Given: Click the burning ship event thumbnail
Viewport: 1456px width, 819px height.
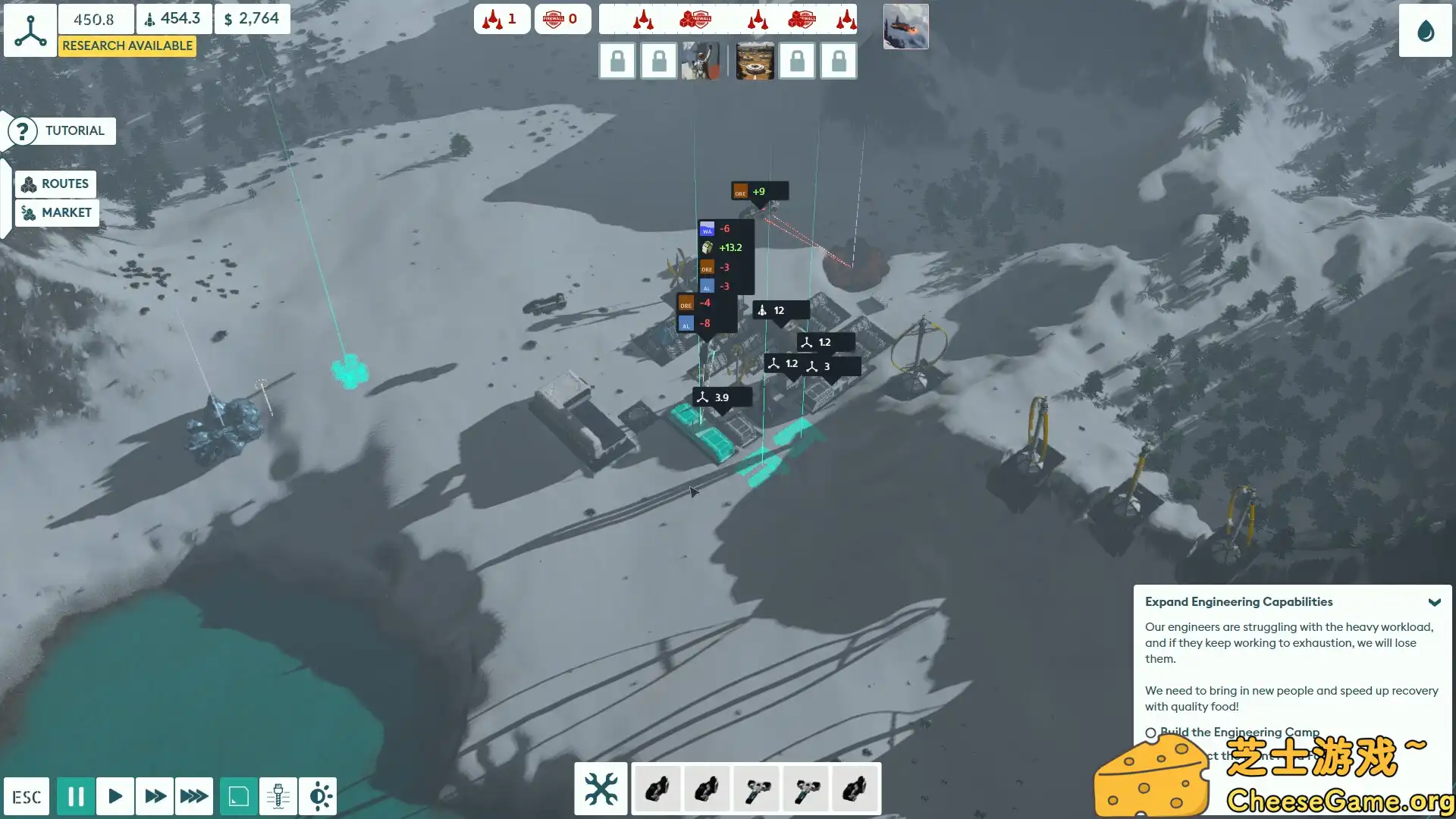Looking at the screenshot, I should pos(905,26).
